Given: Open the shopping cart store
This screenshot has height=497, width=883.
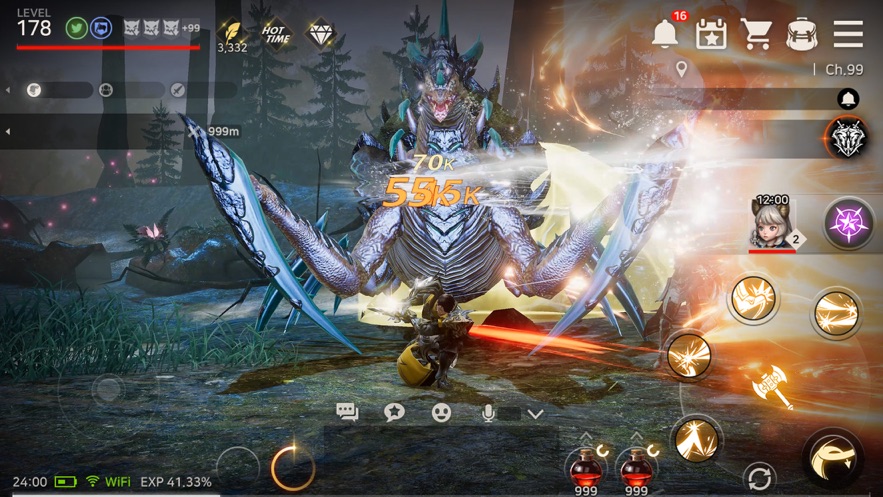Looking at the screenshot, I should pyautogui.click(x=756, y=33).
